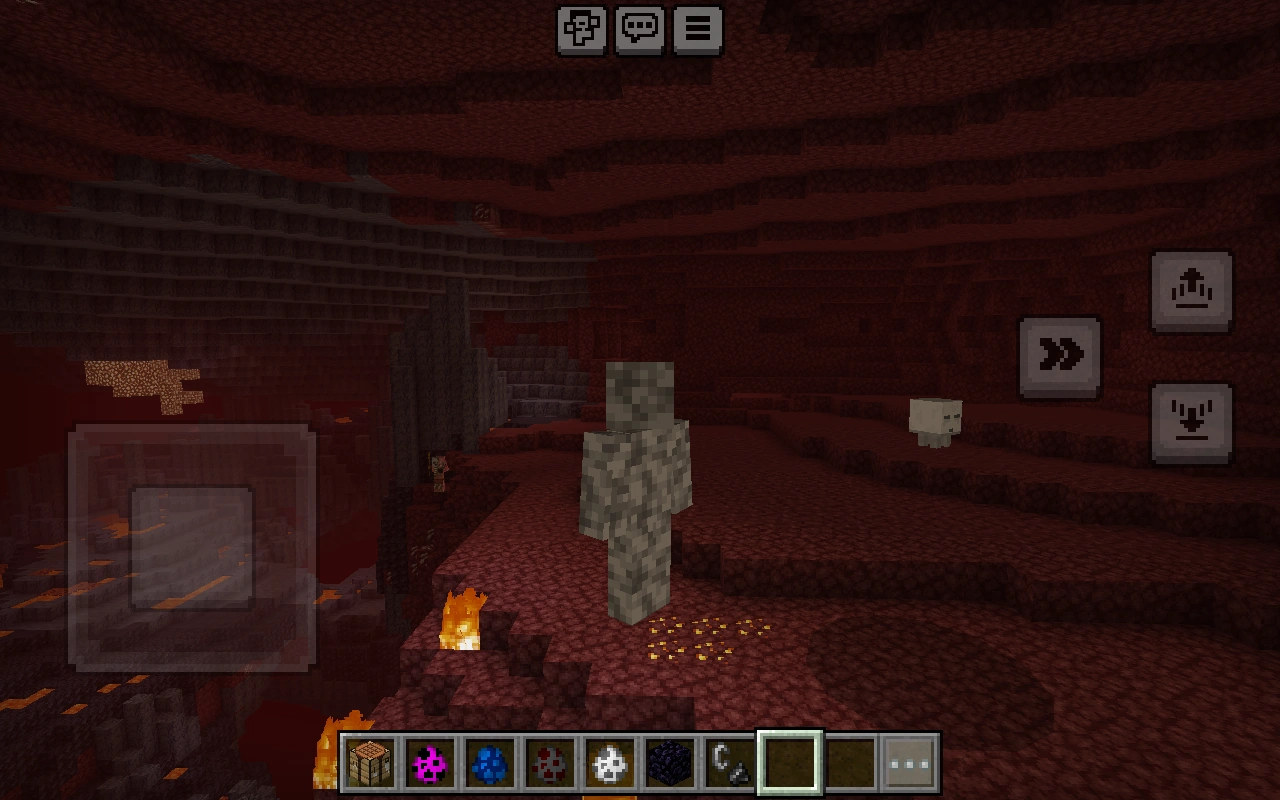Select the blue spawn egg
This screenshot has height=800, width=1280.
(x=491, y=763)
